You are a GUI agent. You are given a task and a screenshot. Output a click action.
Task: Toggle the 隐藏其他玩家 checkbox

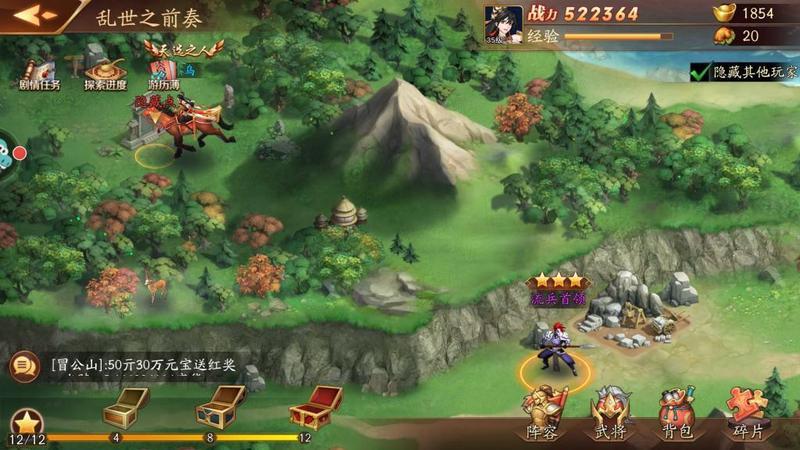click(x=700, y=72)
